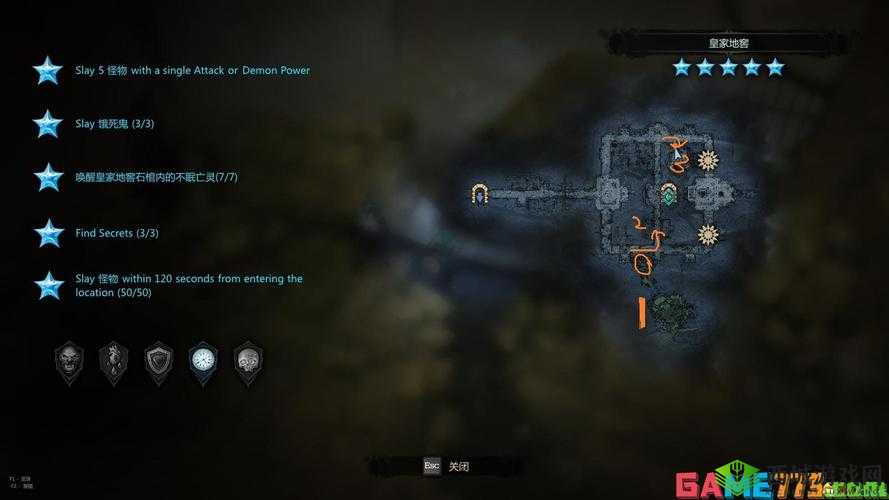Select the Slay 5 怪物 single attack objective

pyautogui.click(x=192, y=71)
